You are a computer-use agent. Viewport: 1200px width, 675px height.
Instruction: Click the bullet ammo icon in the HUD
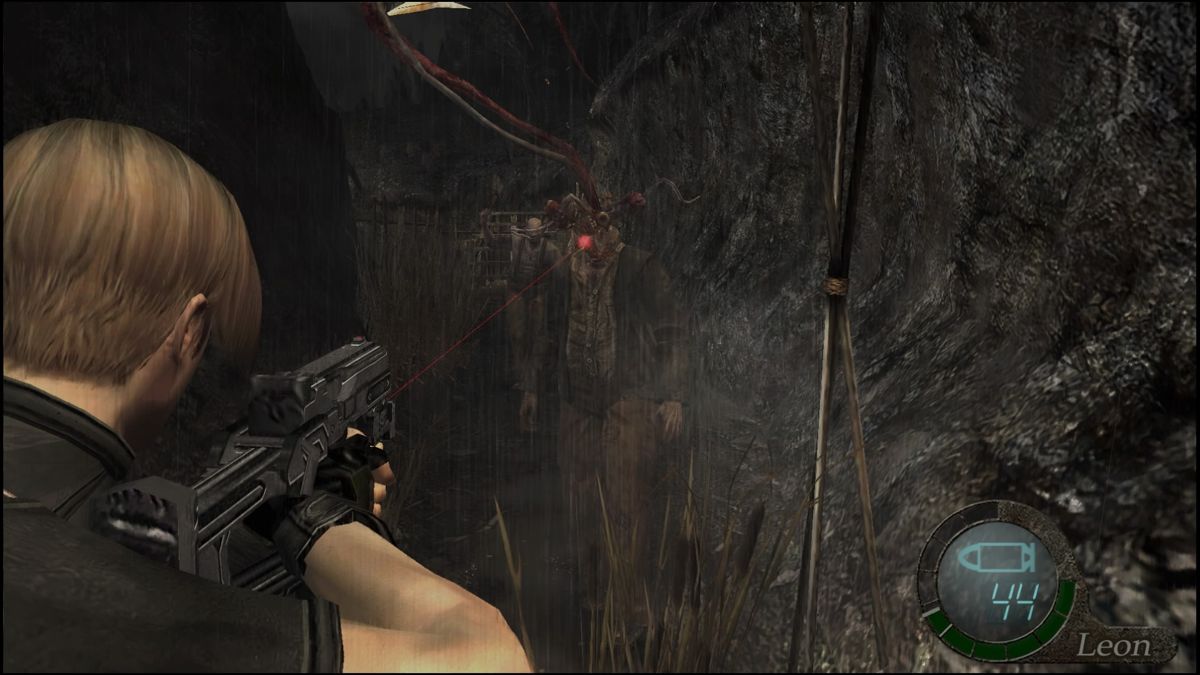[985, 558]
